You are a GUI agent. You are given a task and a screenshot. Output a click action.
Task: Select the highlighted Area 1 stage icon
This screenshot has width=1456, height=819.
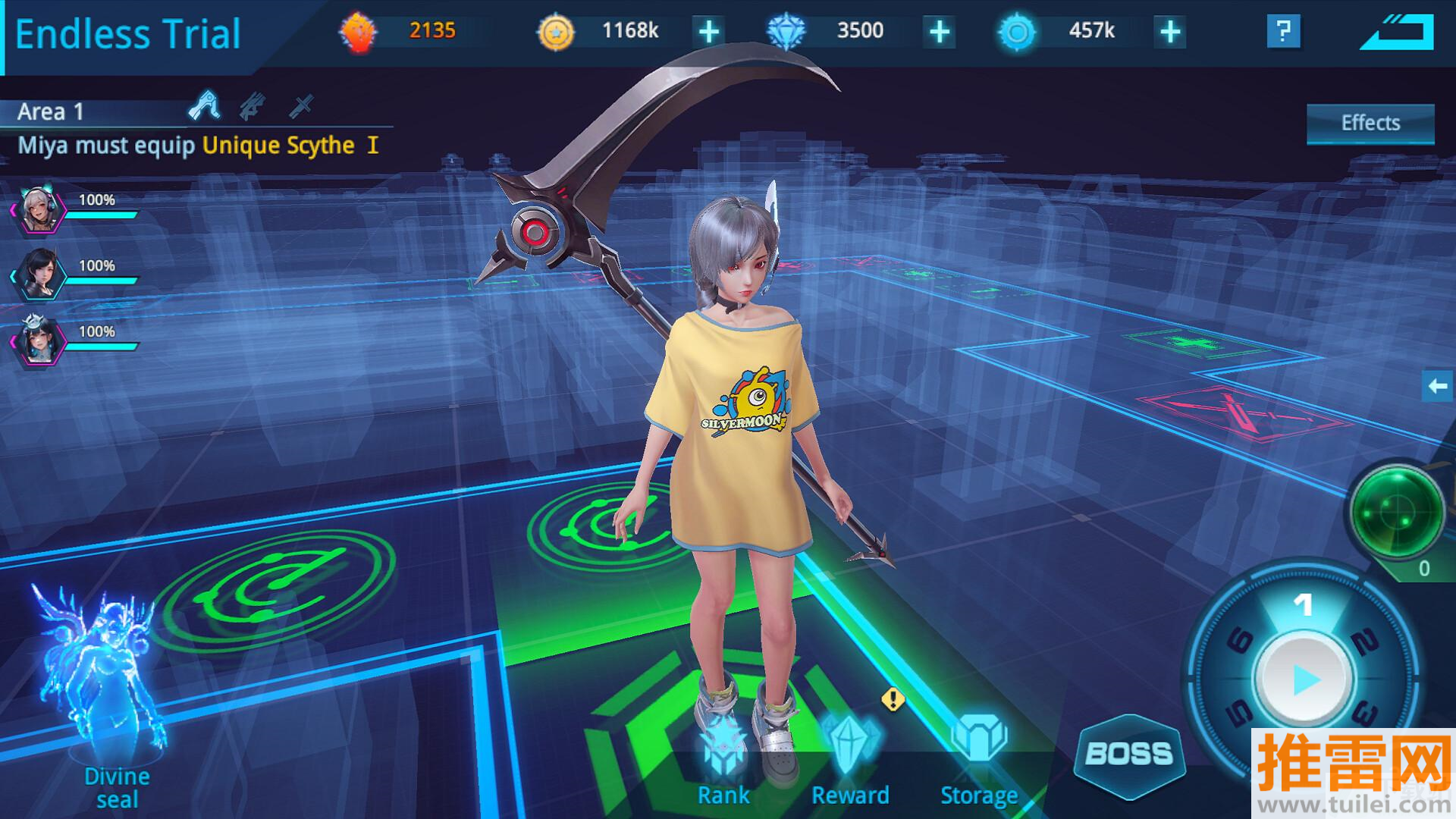(205, 106)
